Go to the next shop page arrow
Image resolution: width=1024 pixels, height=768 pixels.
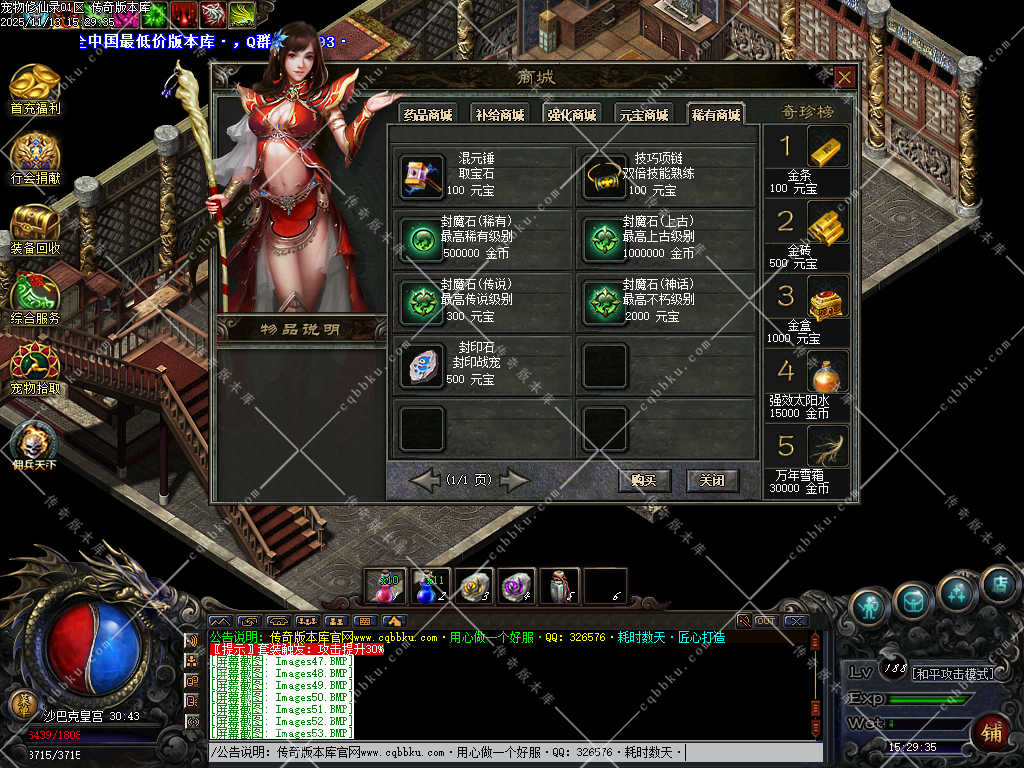pos(514,481)
